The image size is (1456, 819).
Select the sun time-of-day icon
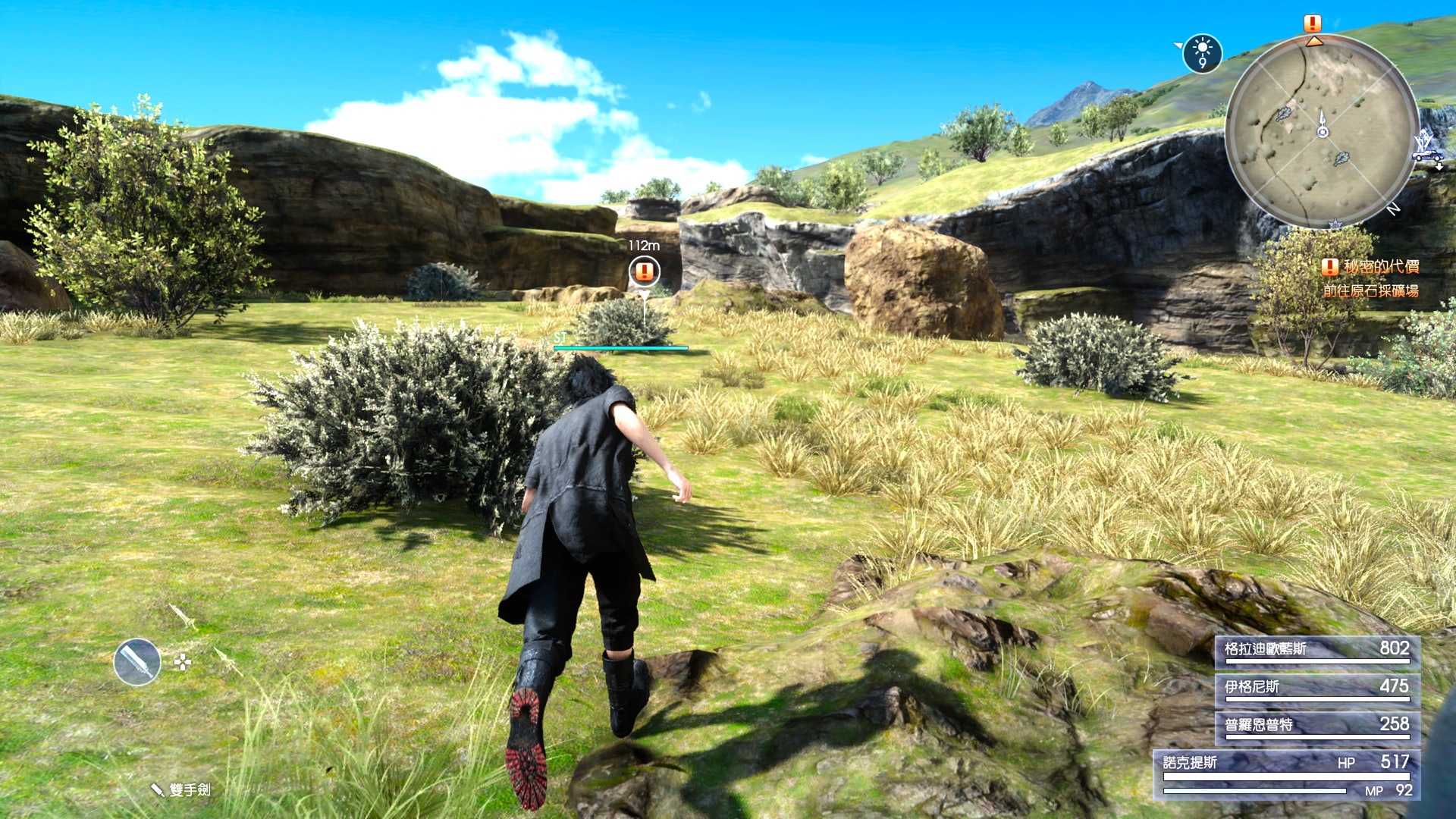click(x=1202, y=54)
